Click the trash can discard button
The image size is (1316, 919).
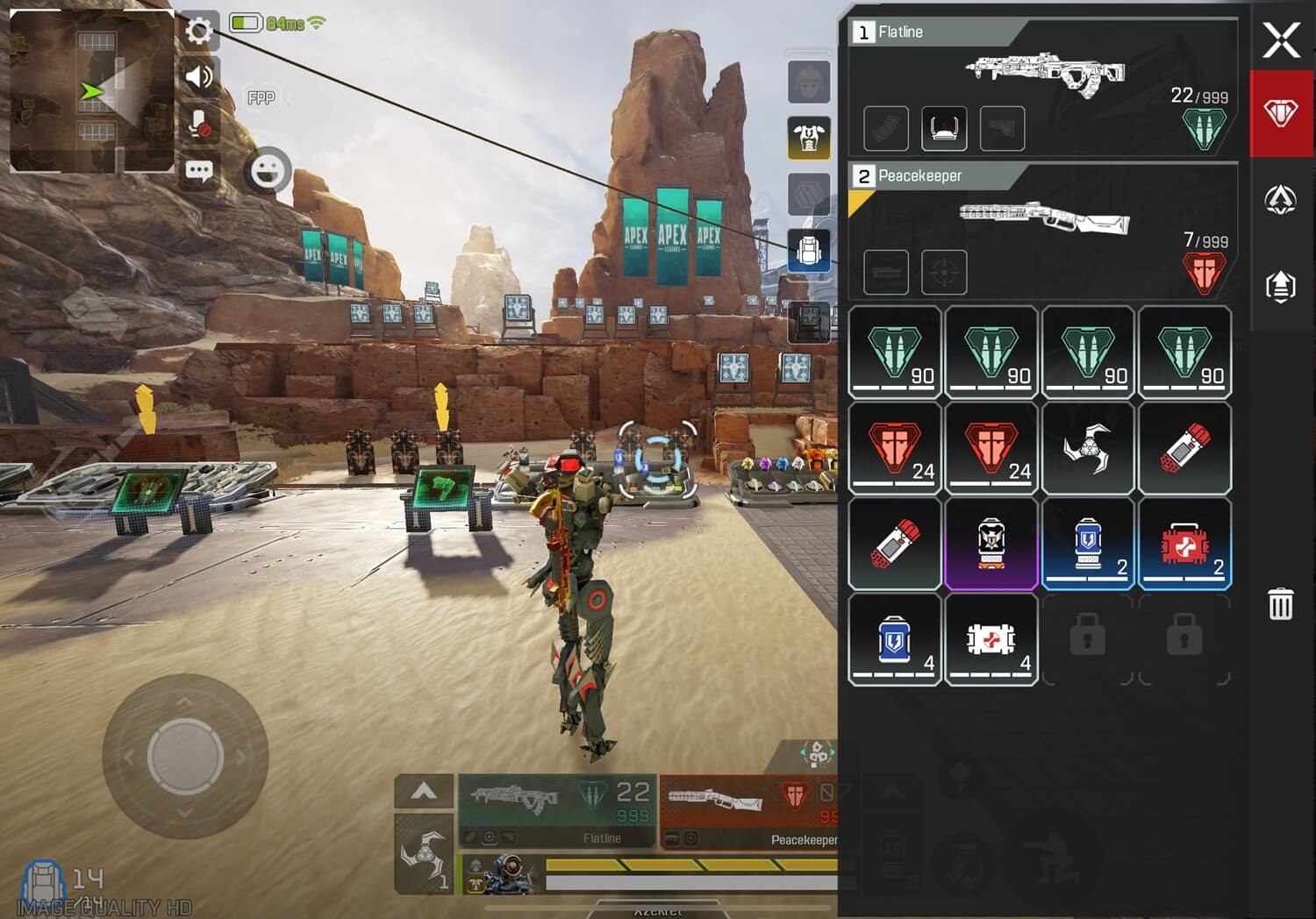tap(1280, 604)
